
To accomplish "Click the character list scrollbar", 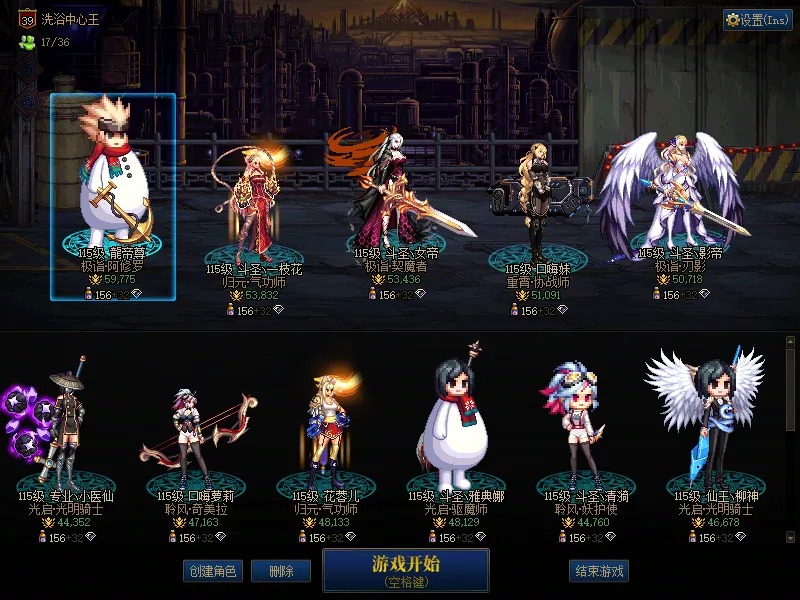I will point(792,390).
